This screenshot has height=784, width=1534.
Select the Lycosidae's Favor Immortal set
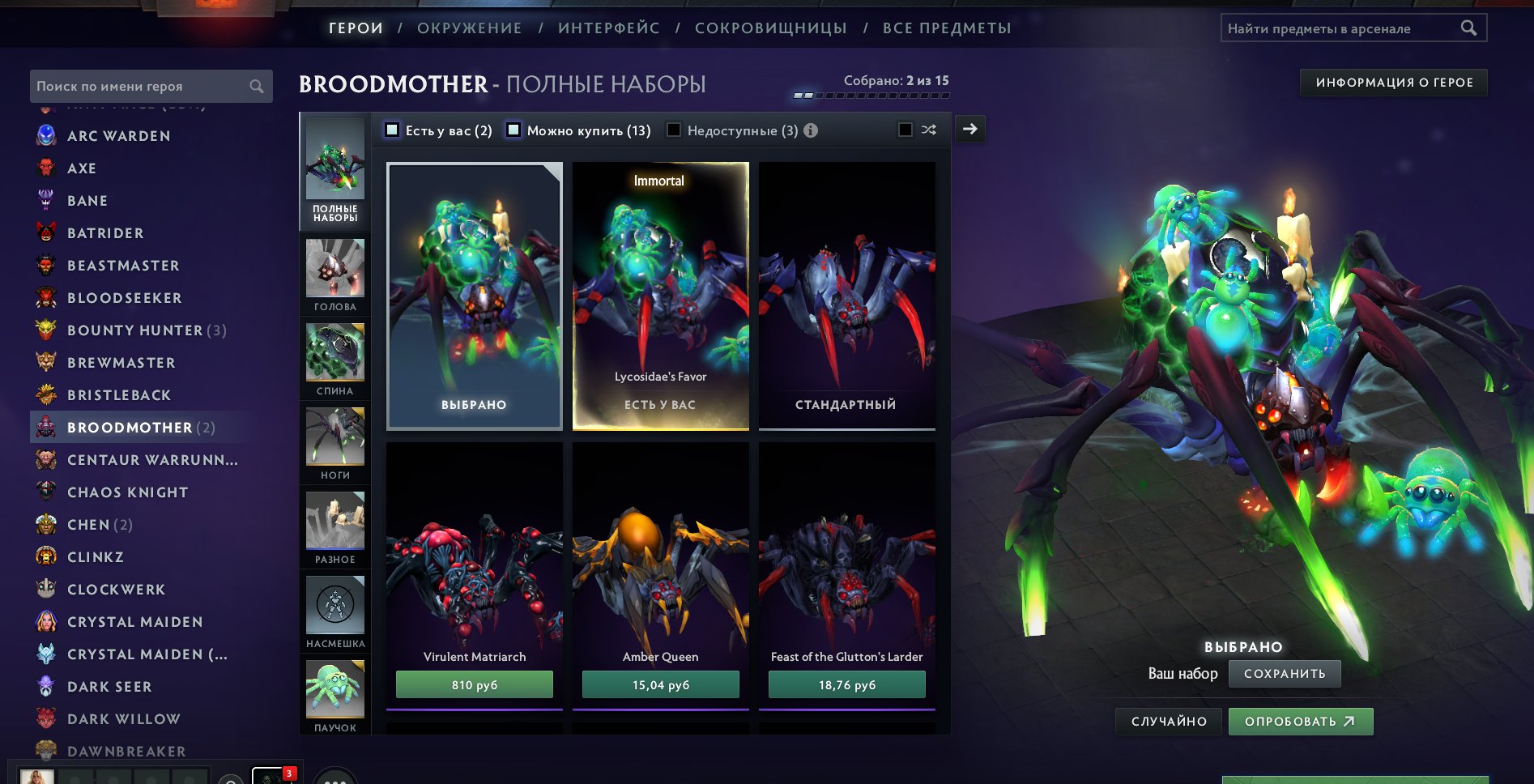point(660,296)
